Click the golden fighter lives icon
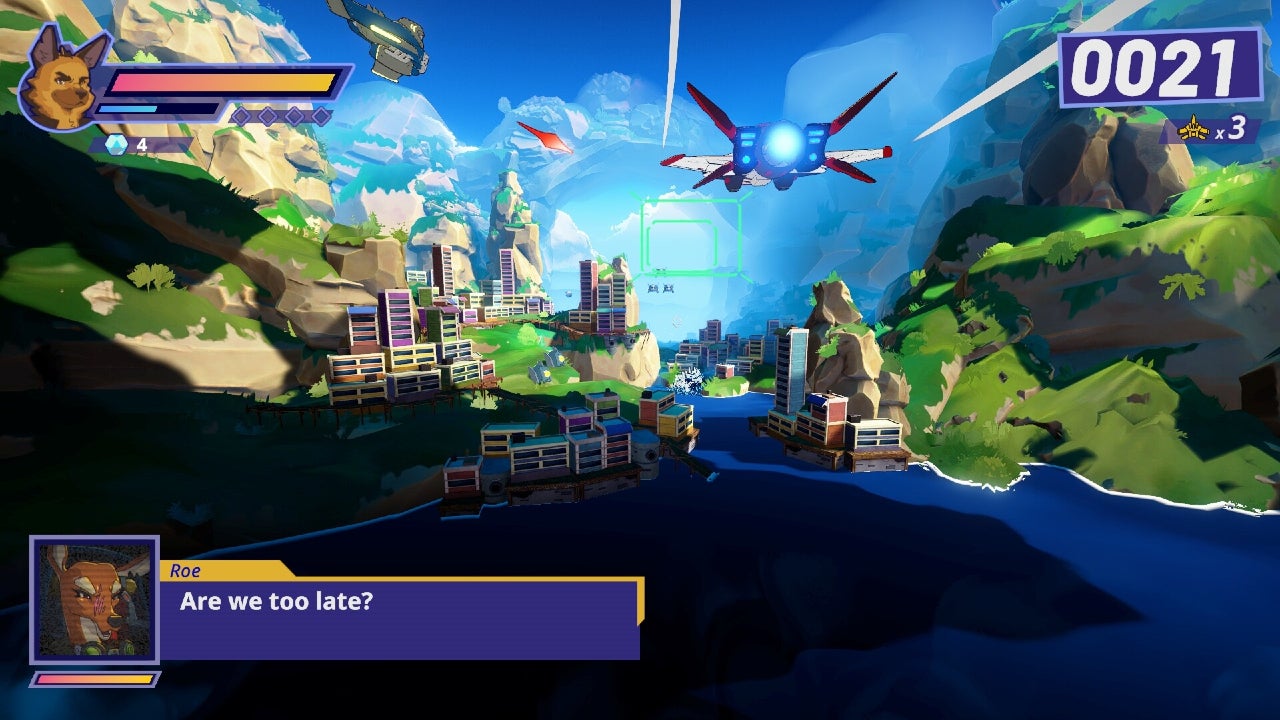Viewport: 1280px width, 720px height. [x=1192, y=129]
